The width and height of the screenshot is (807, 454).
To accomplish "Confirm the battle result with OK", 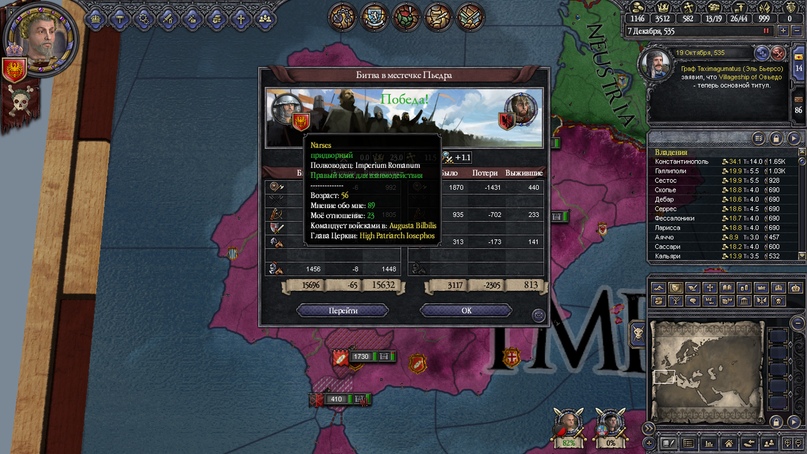I will pos(465,311).
